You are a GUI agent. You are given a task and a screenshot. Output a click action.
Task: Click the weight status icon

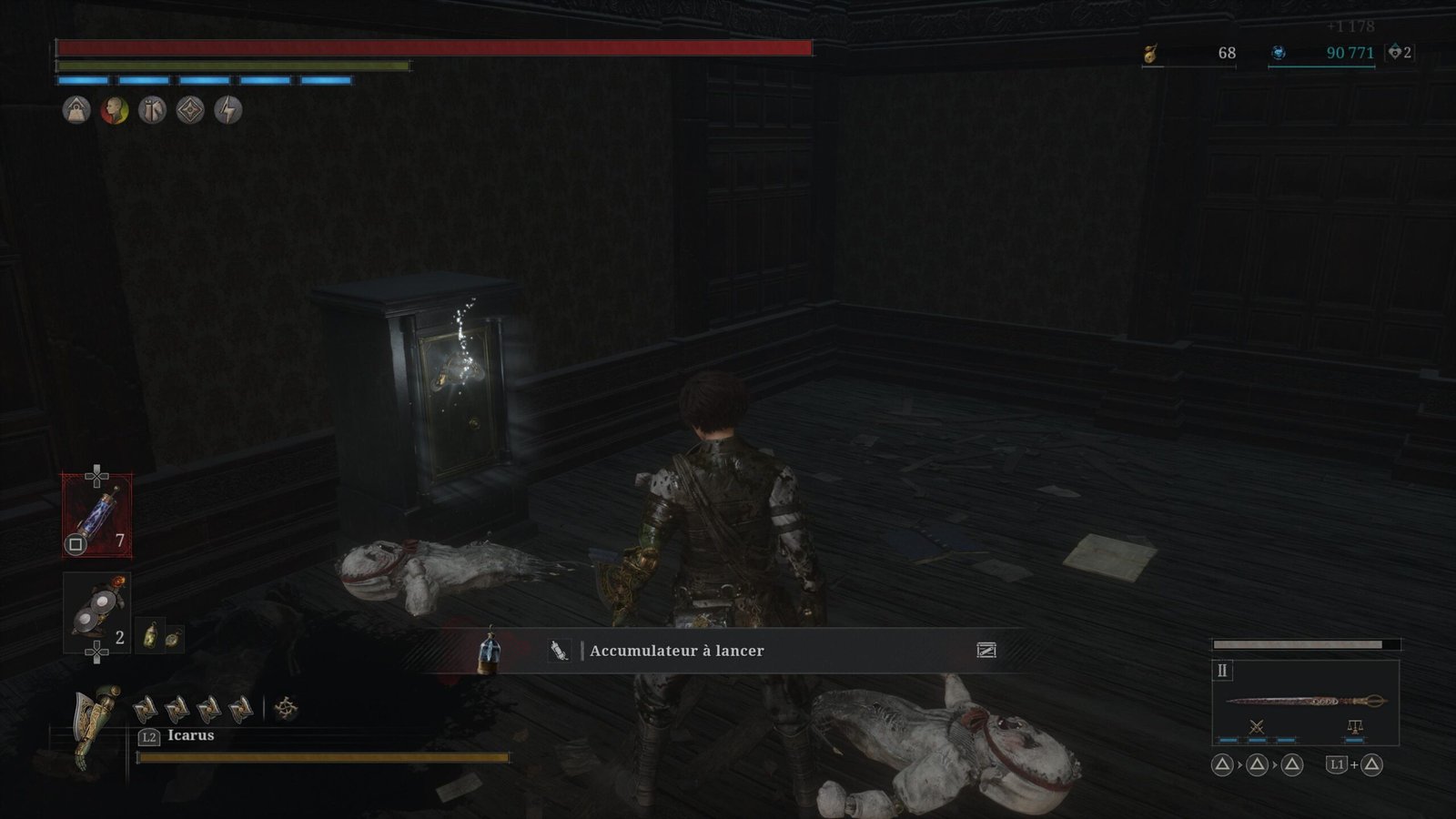[76, 111]
